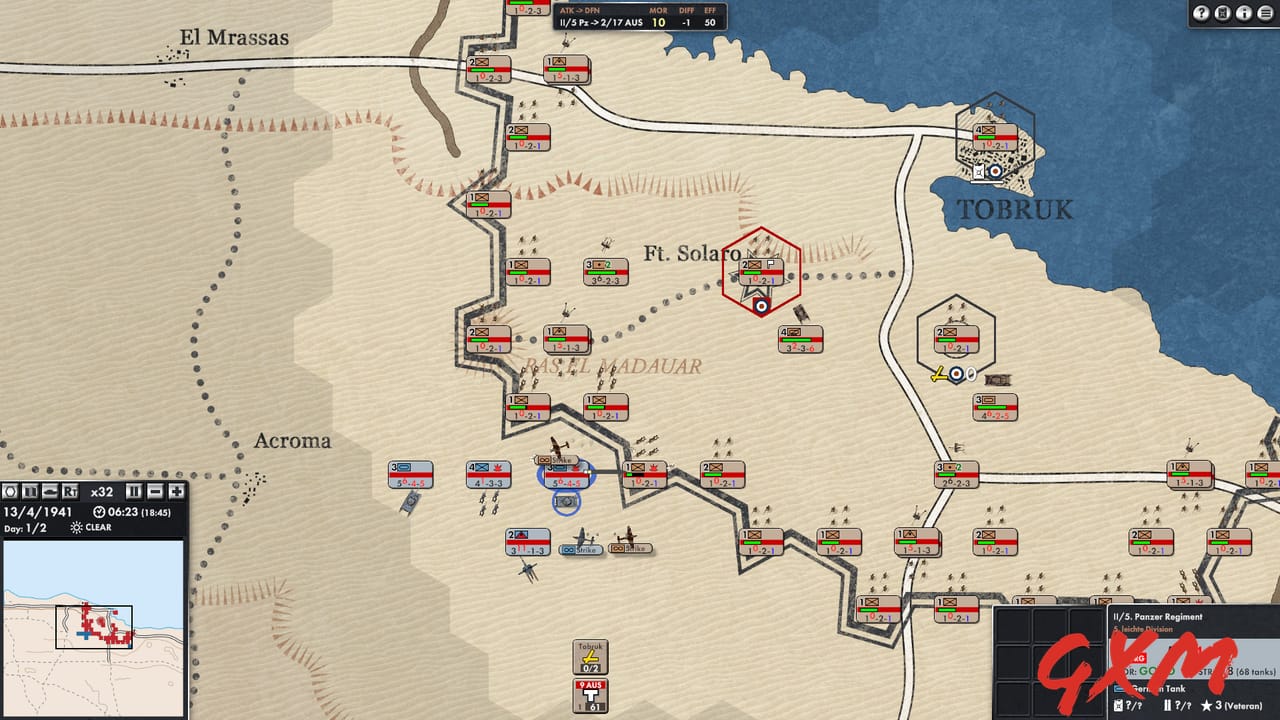1280x720 pixels.
Task: Click the tank display icon on the control bar
Action: coord(51,491)
